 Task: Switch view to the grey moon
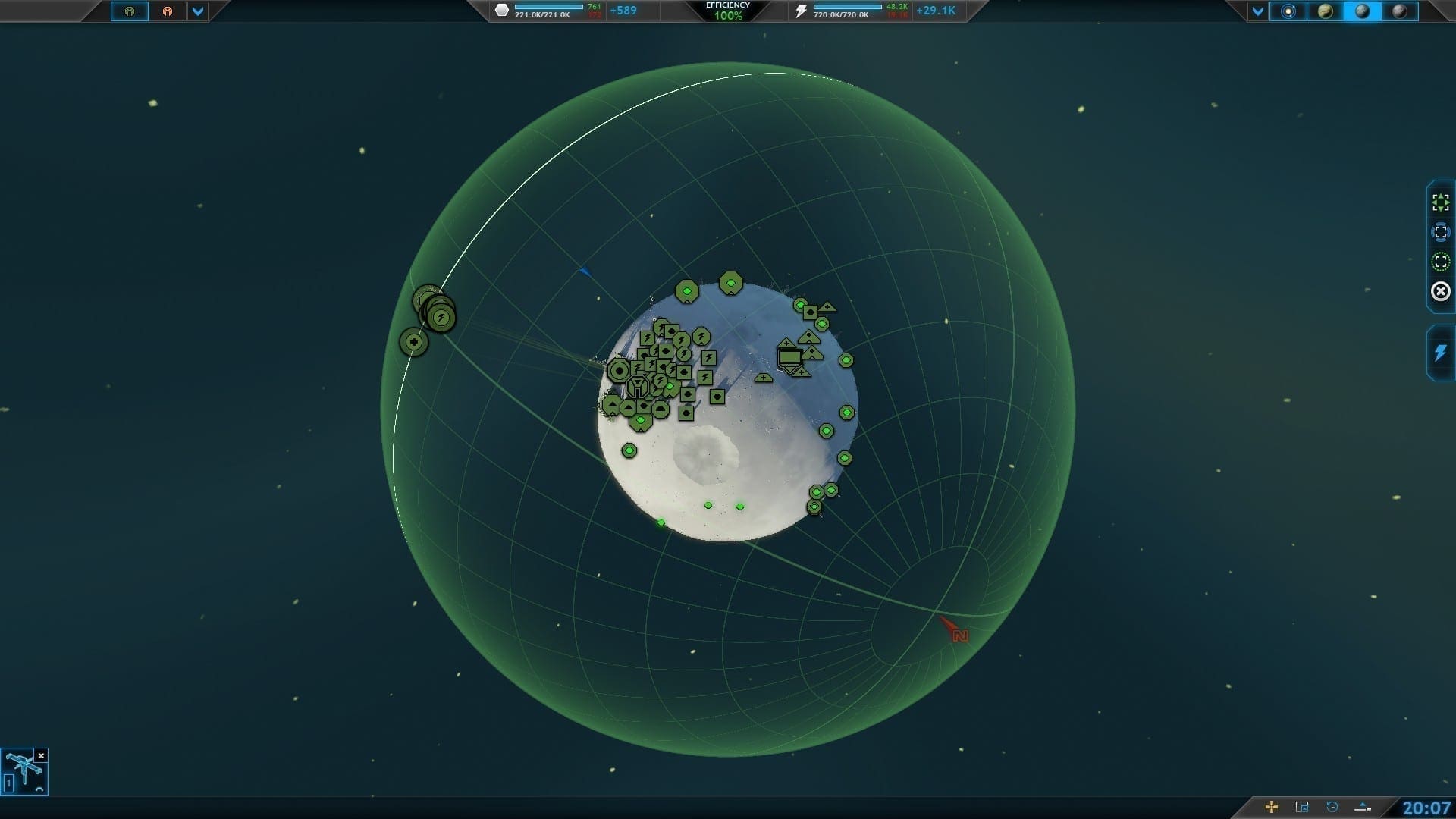[x=1400, y=11]
